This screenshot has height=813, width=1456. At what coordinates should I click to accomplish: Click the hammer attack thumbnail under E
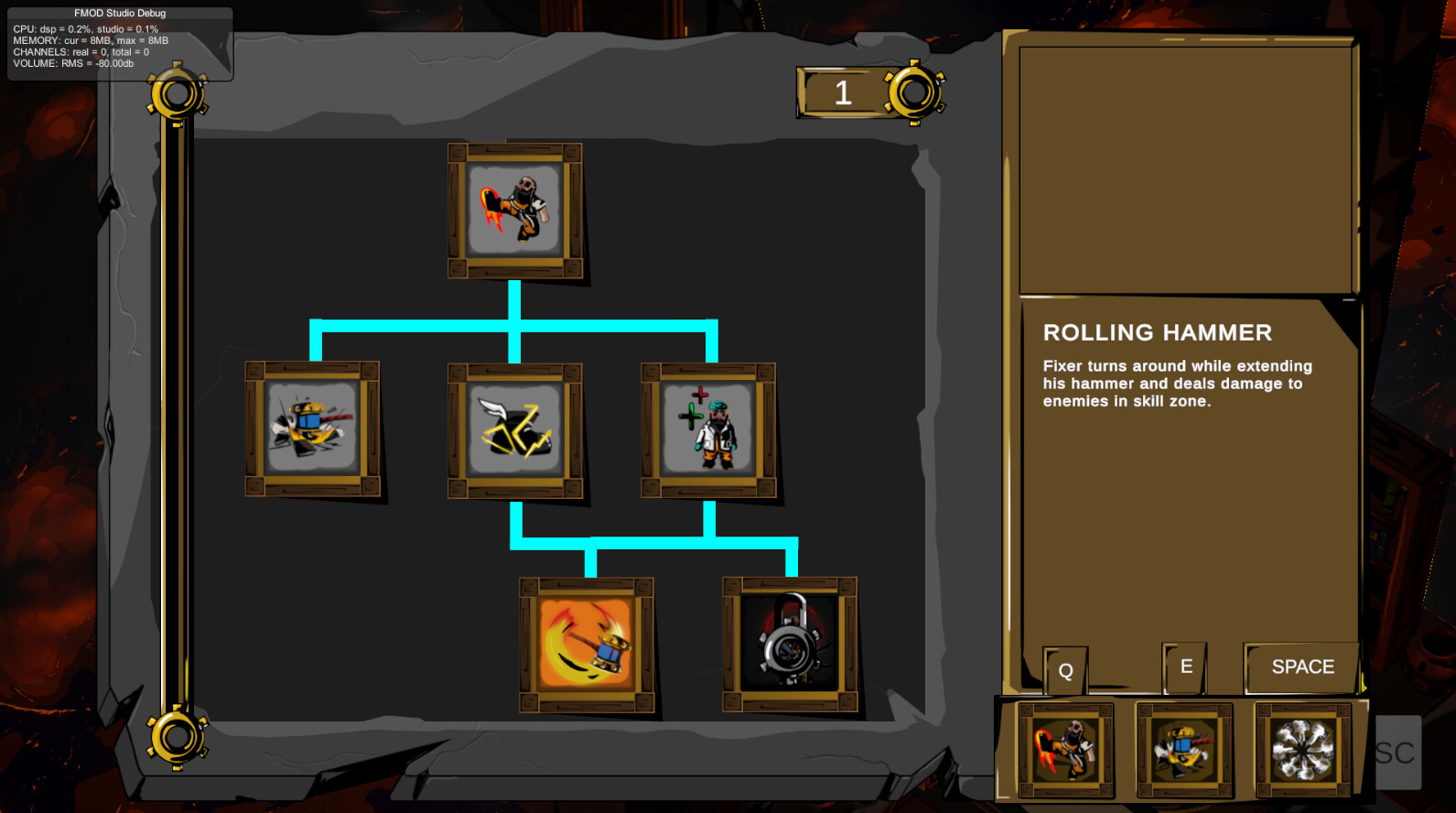coord(1185,749)
